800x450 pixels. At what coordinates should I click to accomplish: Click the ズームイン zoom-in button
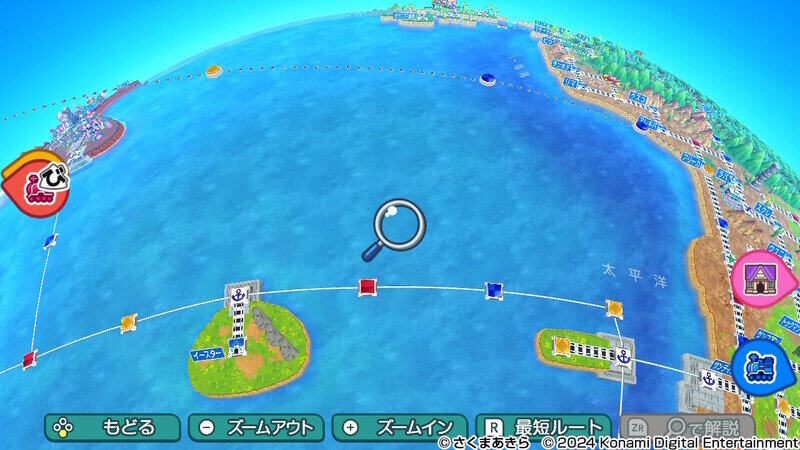399,427
